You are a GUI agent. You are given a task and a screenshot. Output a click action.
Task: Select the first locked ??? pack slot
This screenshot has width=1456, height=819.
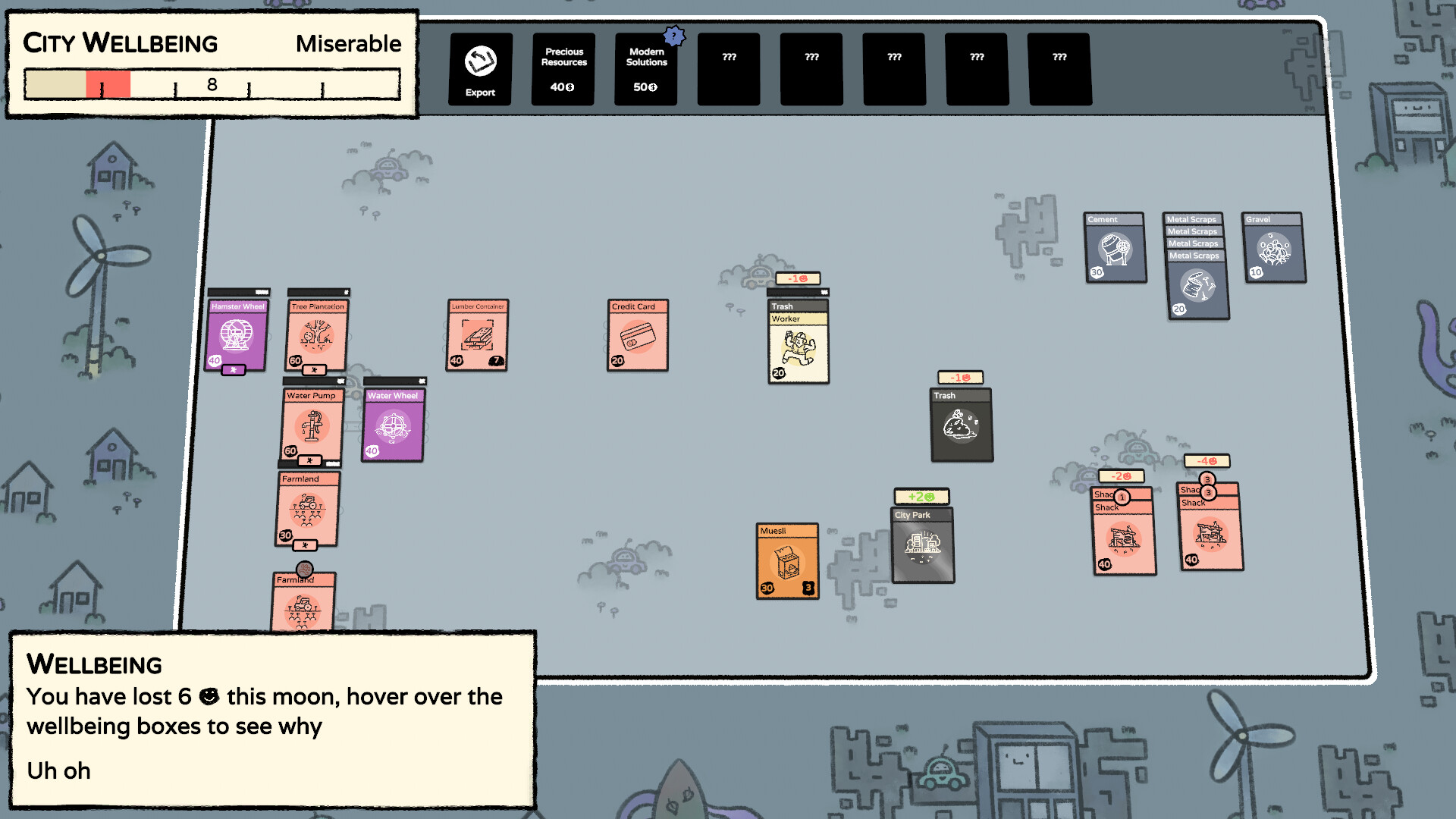[729, 68]
